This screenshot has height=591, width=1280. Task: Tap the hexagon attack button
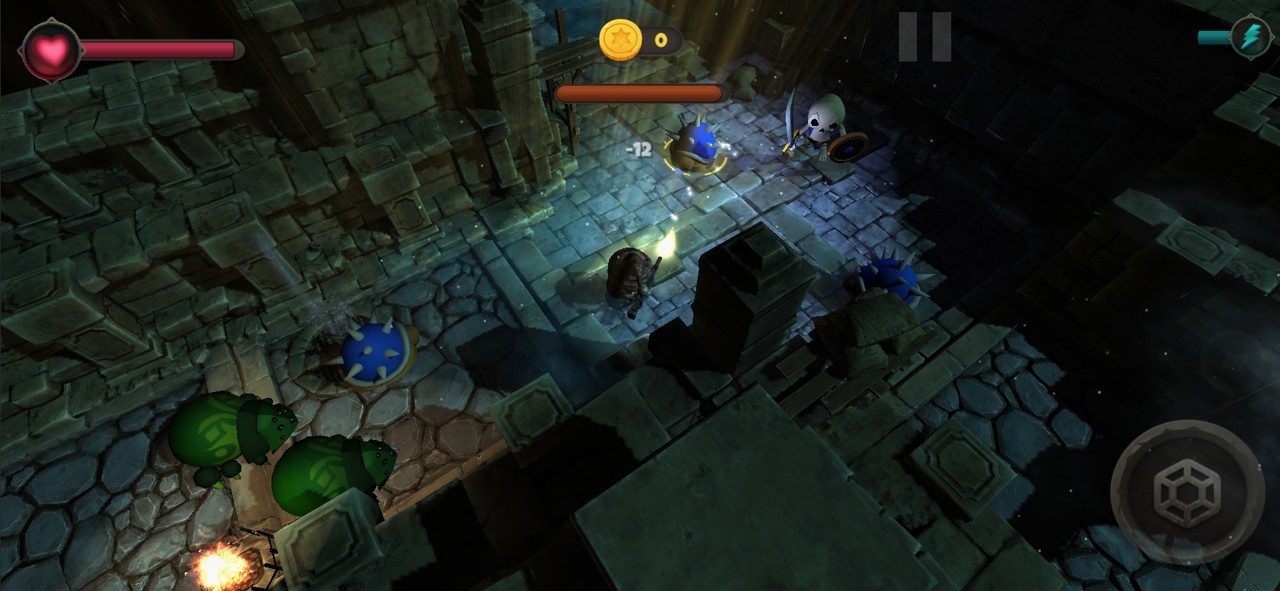[x=1187, y=492]
